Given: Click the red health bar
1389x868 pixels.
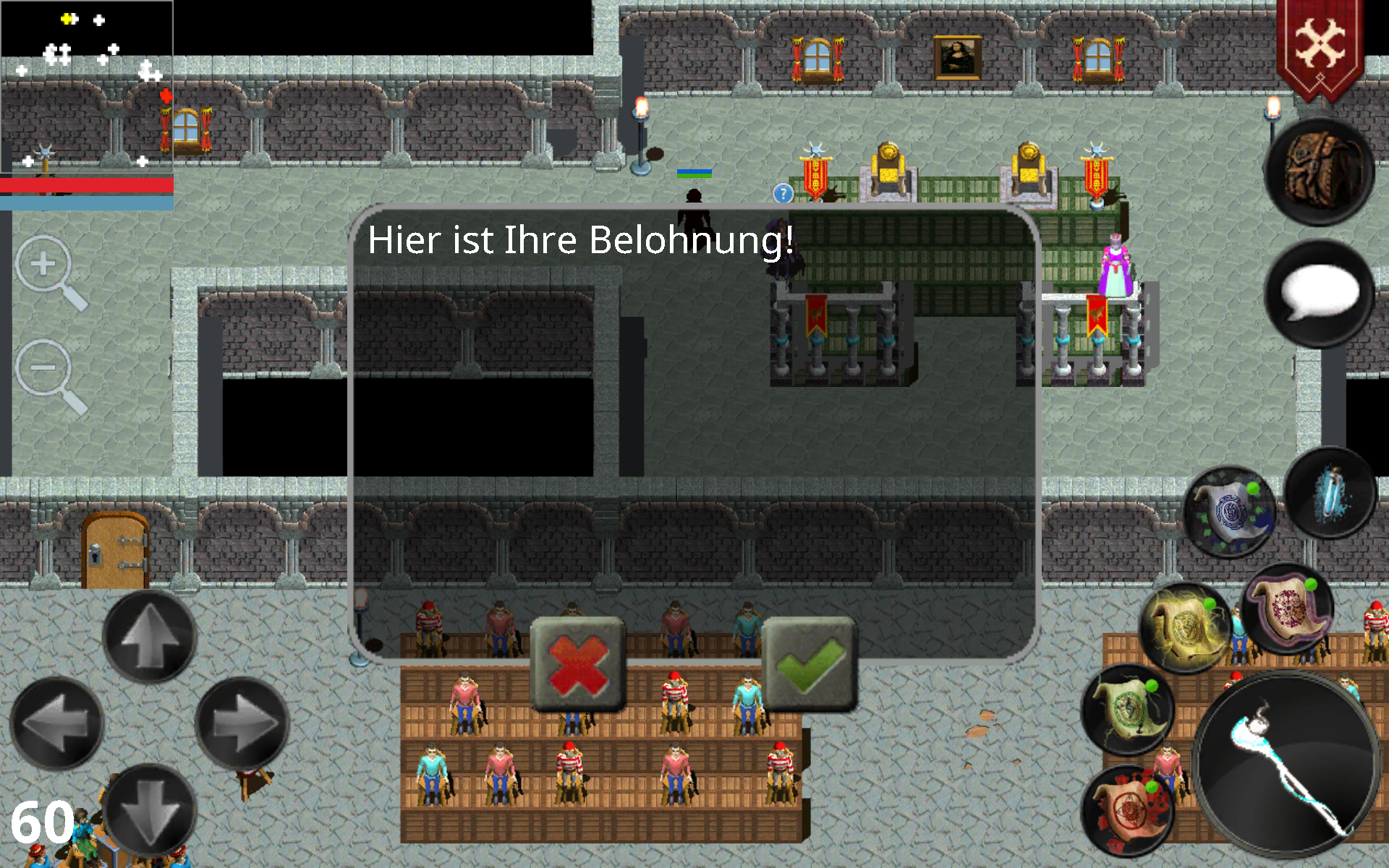Looking at the screenshot, I should click(x=87, y=186).
